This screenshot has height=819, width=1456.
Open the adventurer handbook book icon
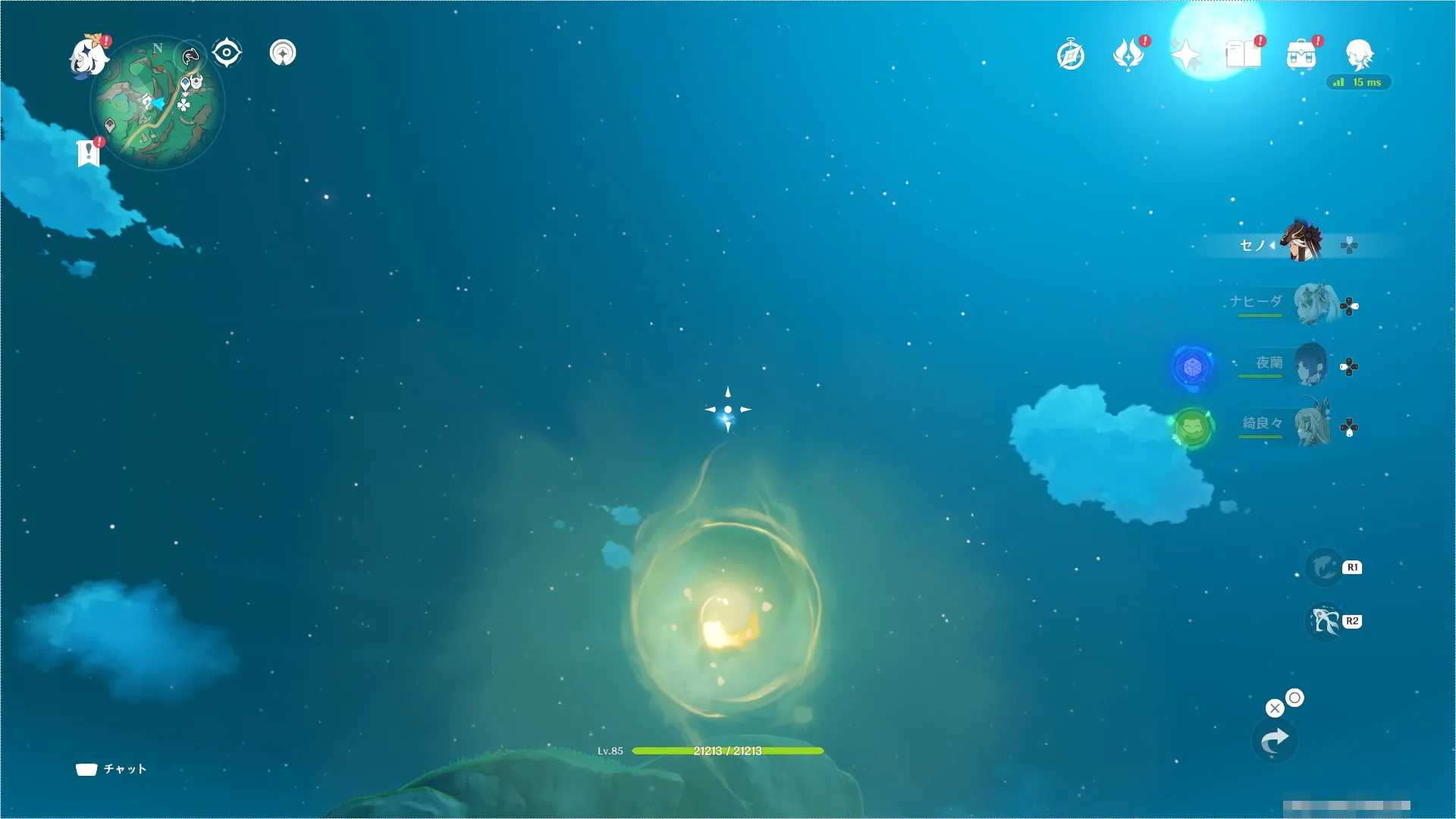click(1244, 55)
